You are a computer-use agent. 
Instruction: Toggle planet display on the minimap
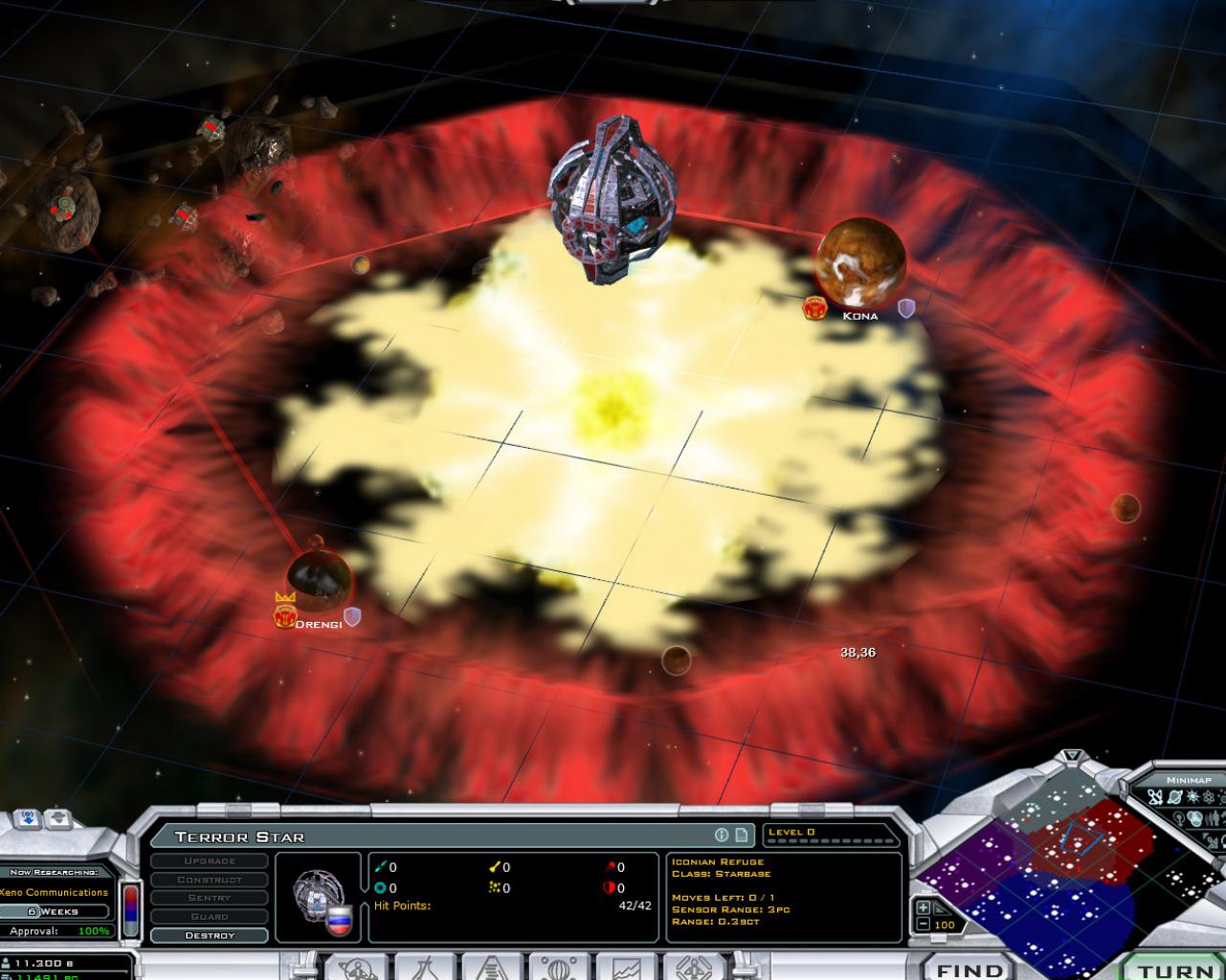(1175, 797)
